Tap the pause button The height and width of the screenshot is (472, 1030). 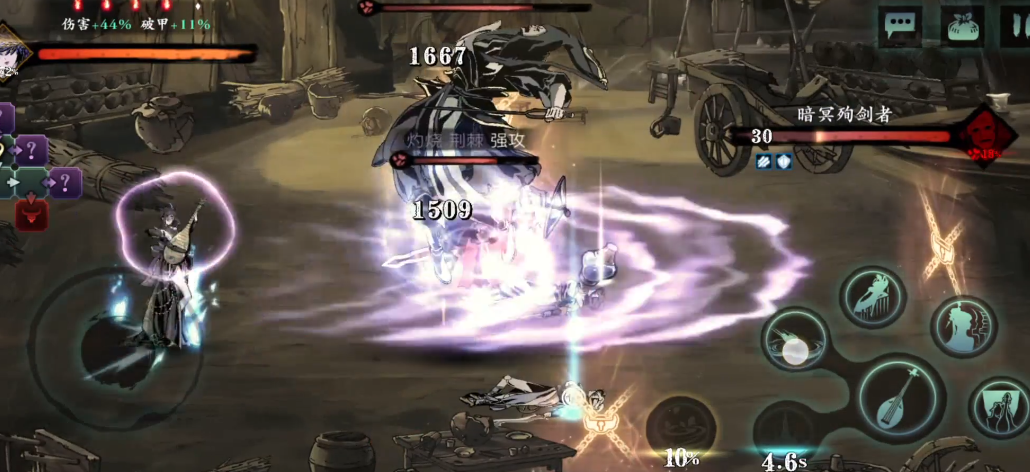click(x=1016, y=26)
